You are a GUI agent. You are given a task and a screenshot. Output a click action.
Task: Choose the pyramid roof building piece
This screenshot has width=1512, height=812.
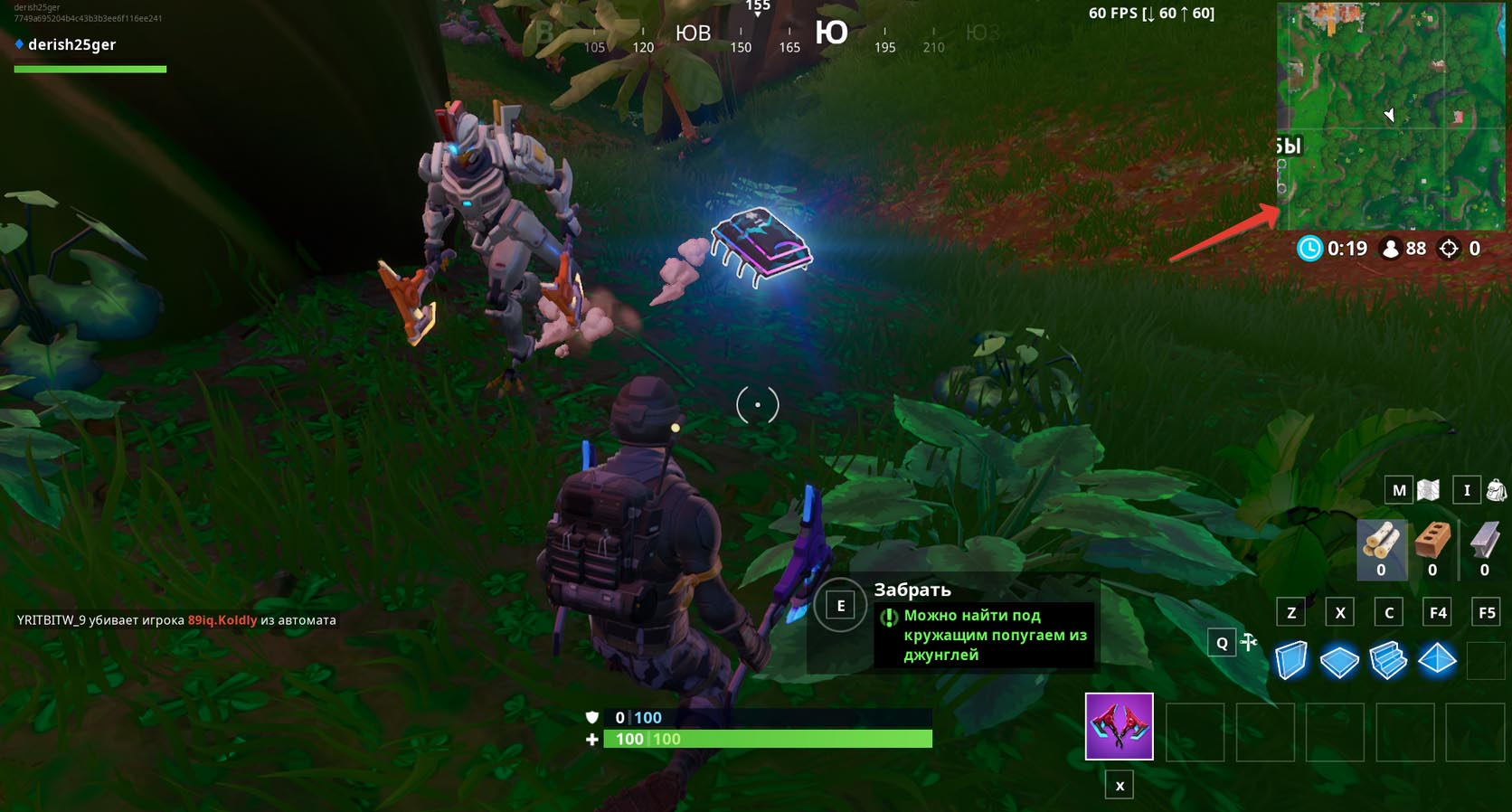point(1437,659)
